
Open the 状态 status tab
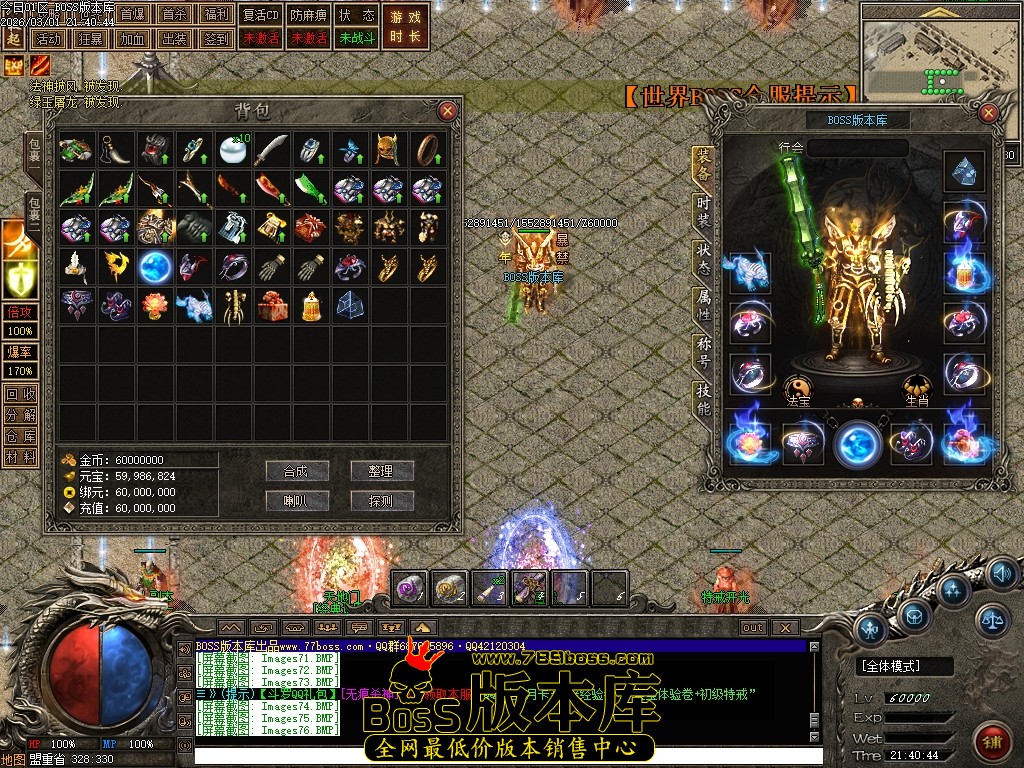point(704,259)
